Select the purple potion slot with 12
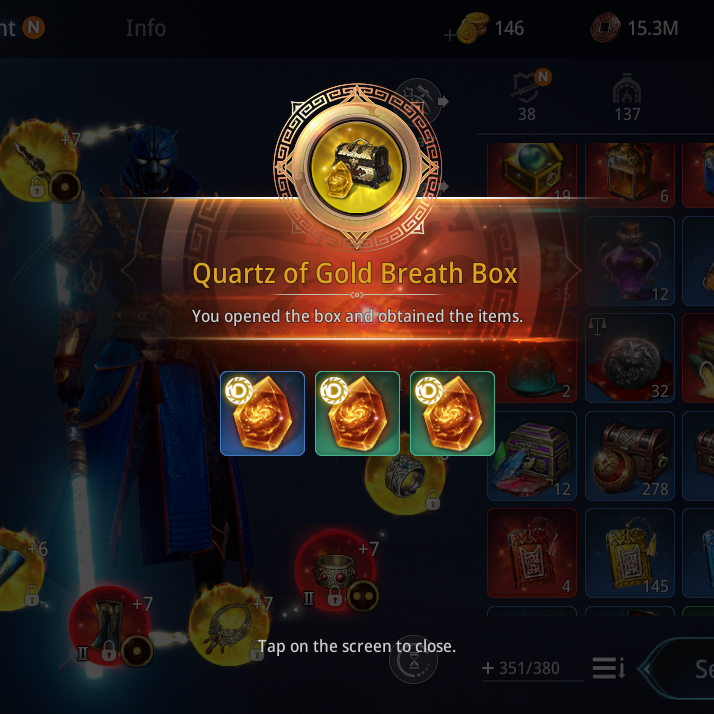This screenshot has width=714, height=714. coord(630,260)
